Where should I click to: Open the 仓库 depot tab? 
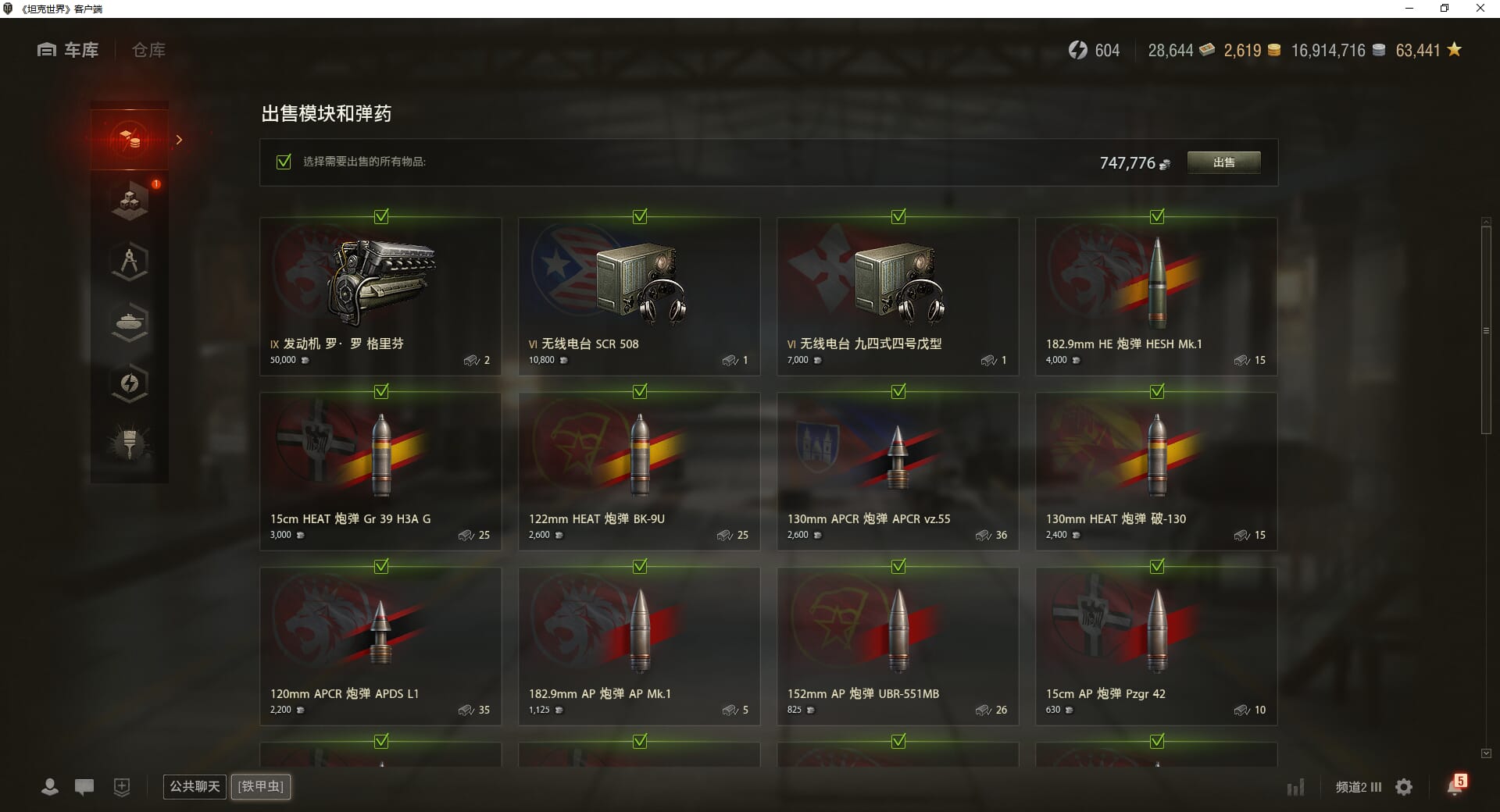(148, 50)
